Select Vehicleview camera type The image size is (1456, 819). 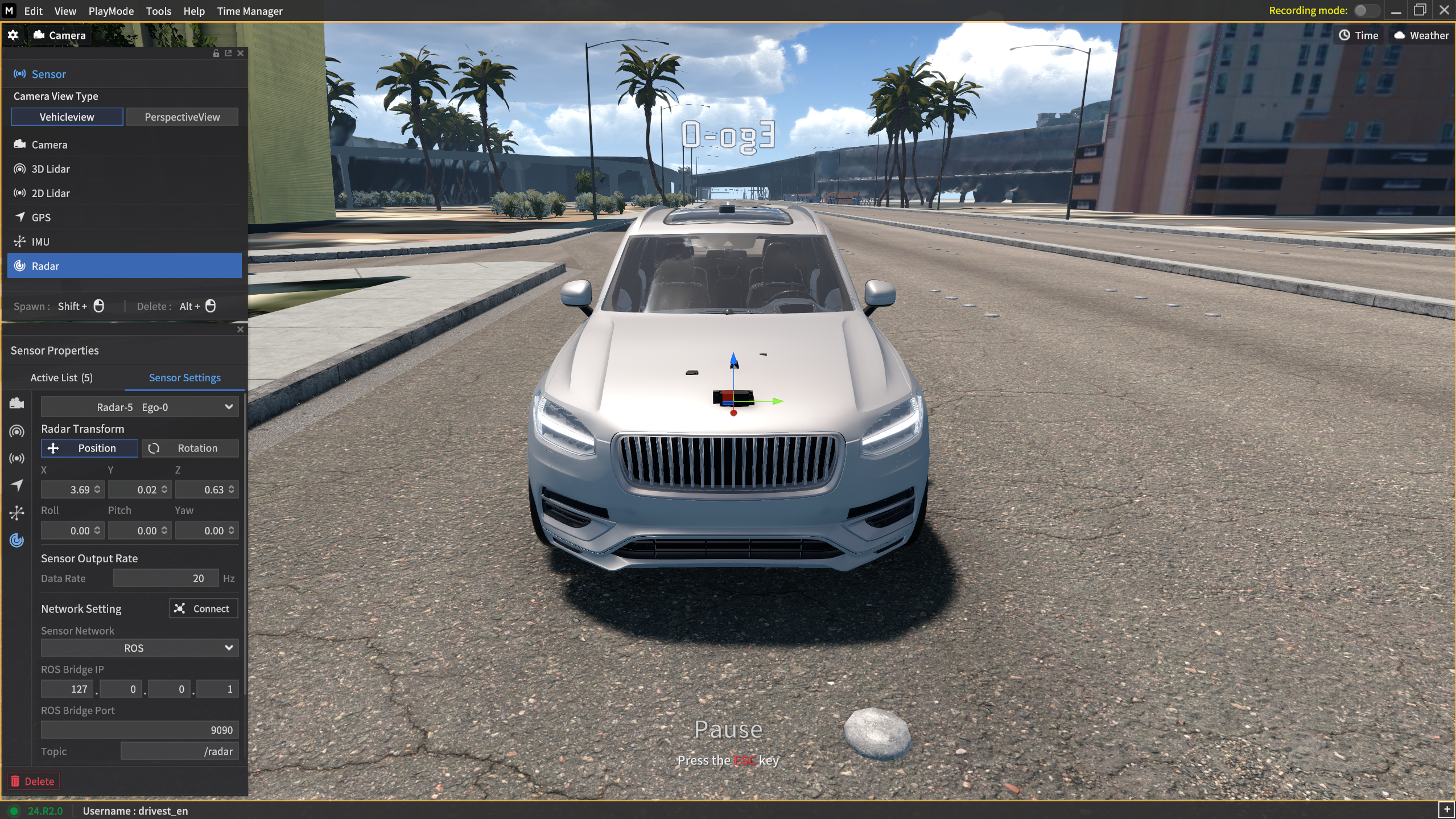point(67,117)
